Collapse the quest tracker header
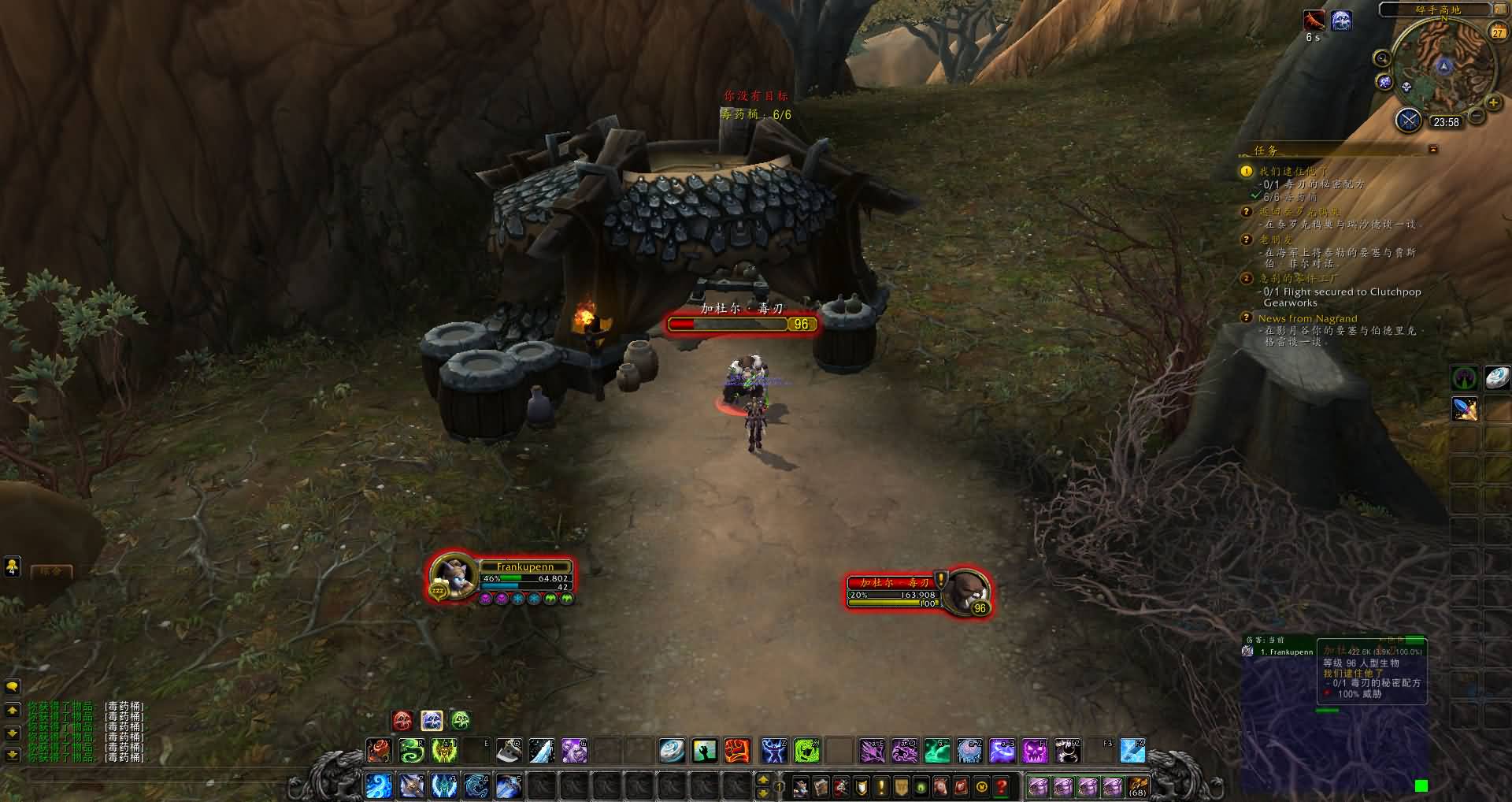 click(1432, 149)
